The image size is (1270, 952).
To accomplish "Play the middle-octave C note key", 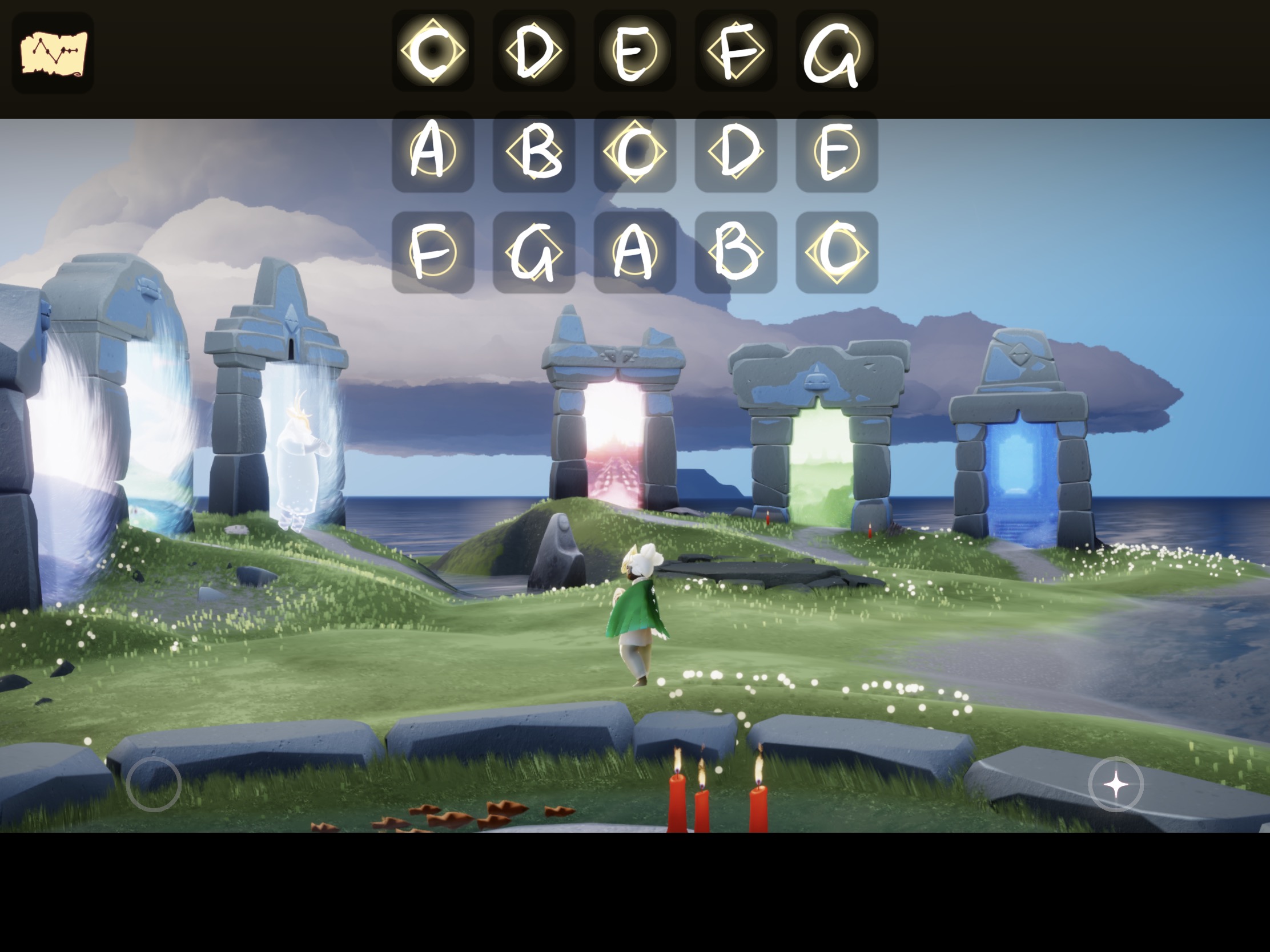I will 635,151.
